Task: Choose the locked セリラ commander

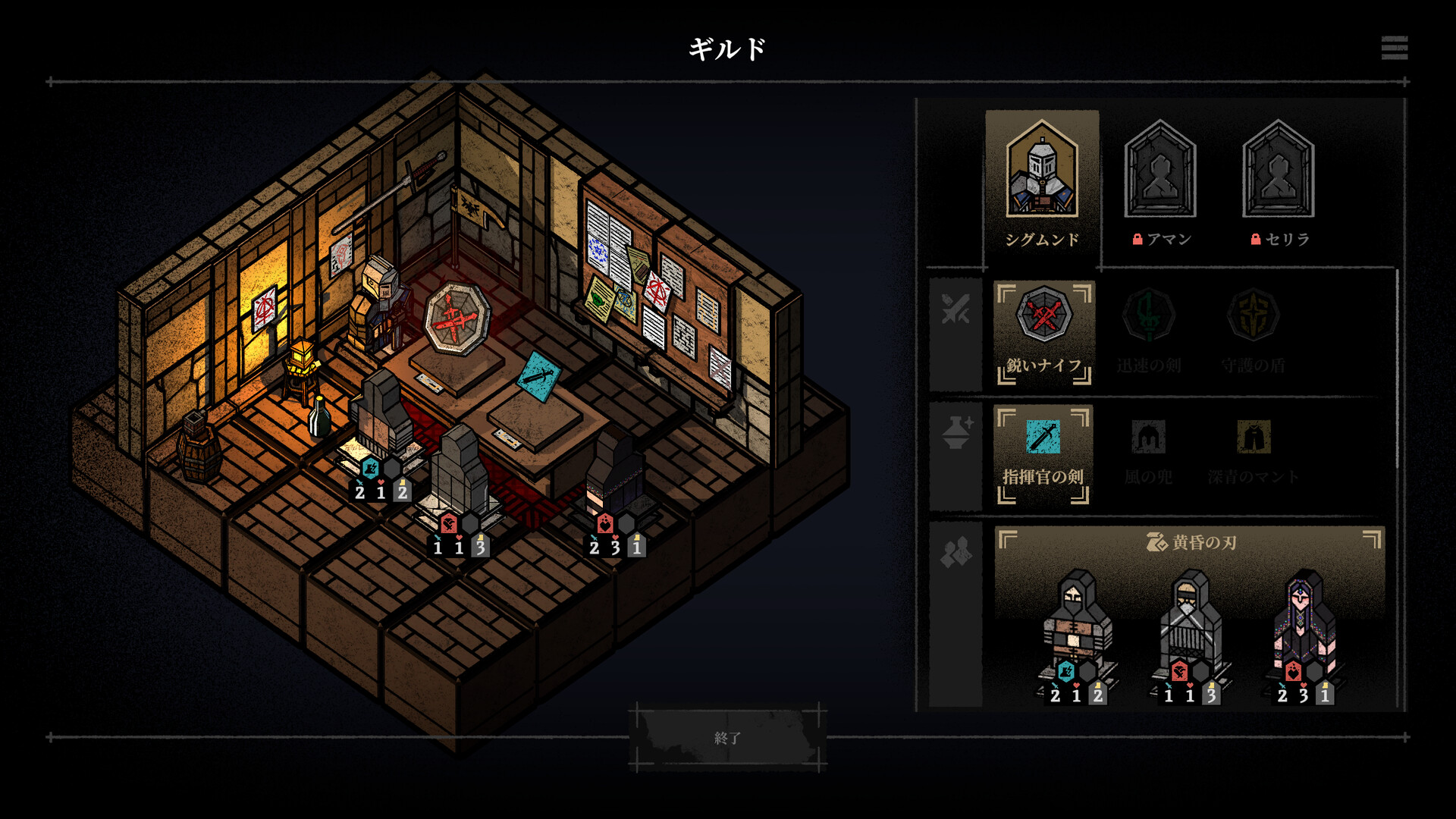Action: (1279, 183)
